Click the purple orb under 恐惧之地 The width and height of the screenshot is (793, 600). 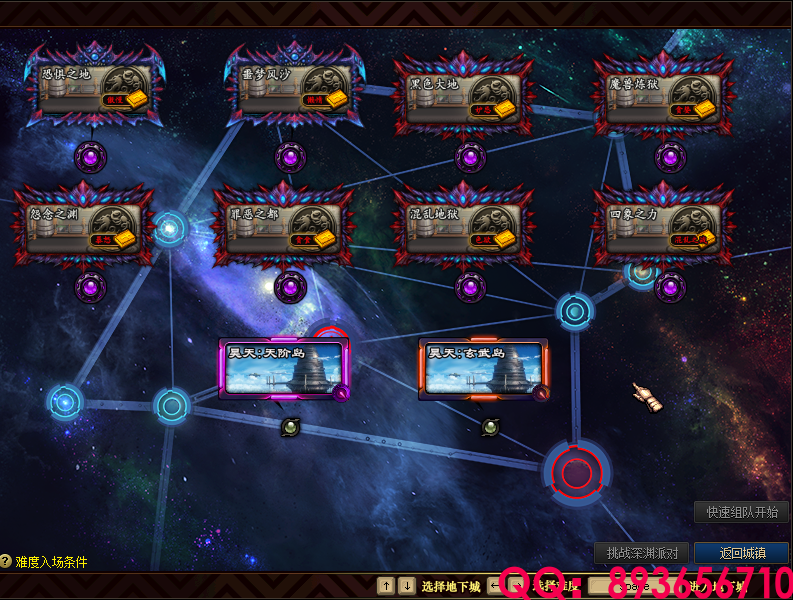tap(90, 157)
